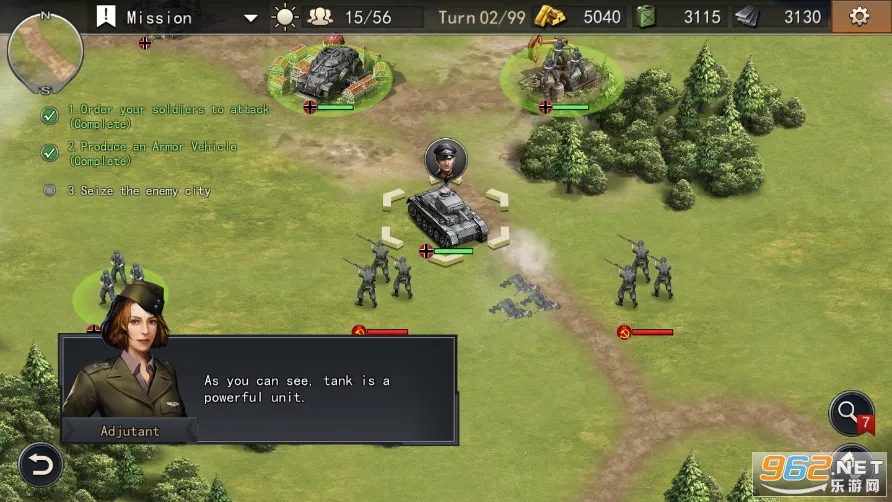
Task: Select the tank unit with selection brackets
Action: 446,217
